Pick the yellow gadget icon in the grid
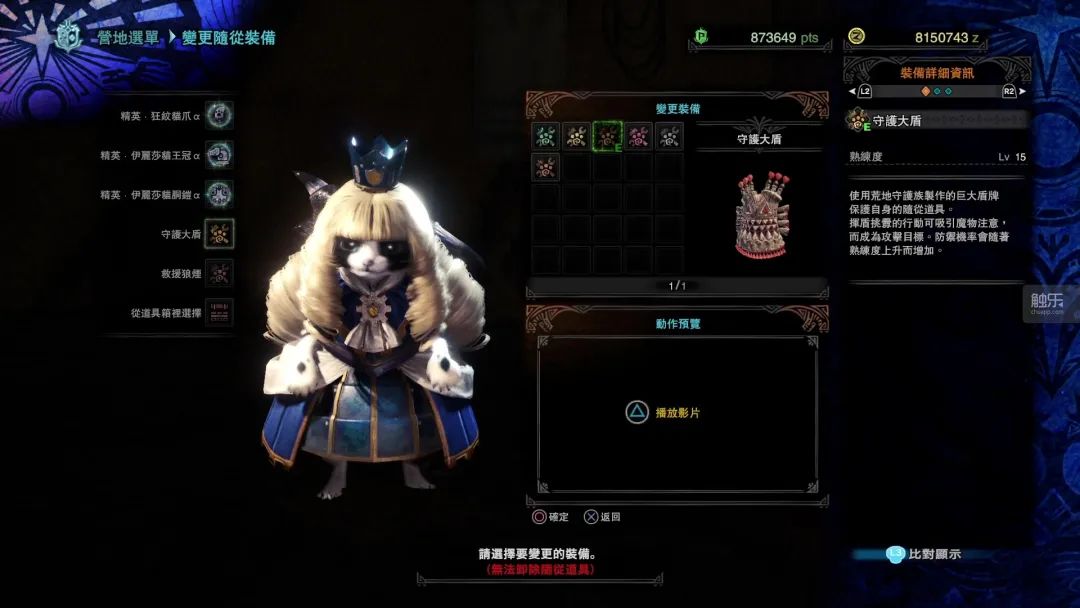The height and width of the screenshot is (608, 1080). point(577,136)
